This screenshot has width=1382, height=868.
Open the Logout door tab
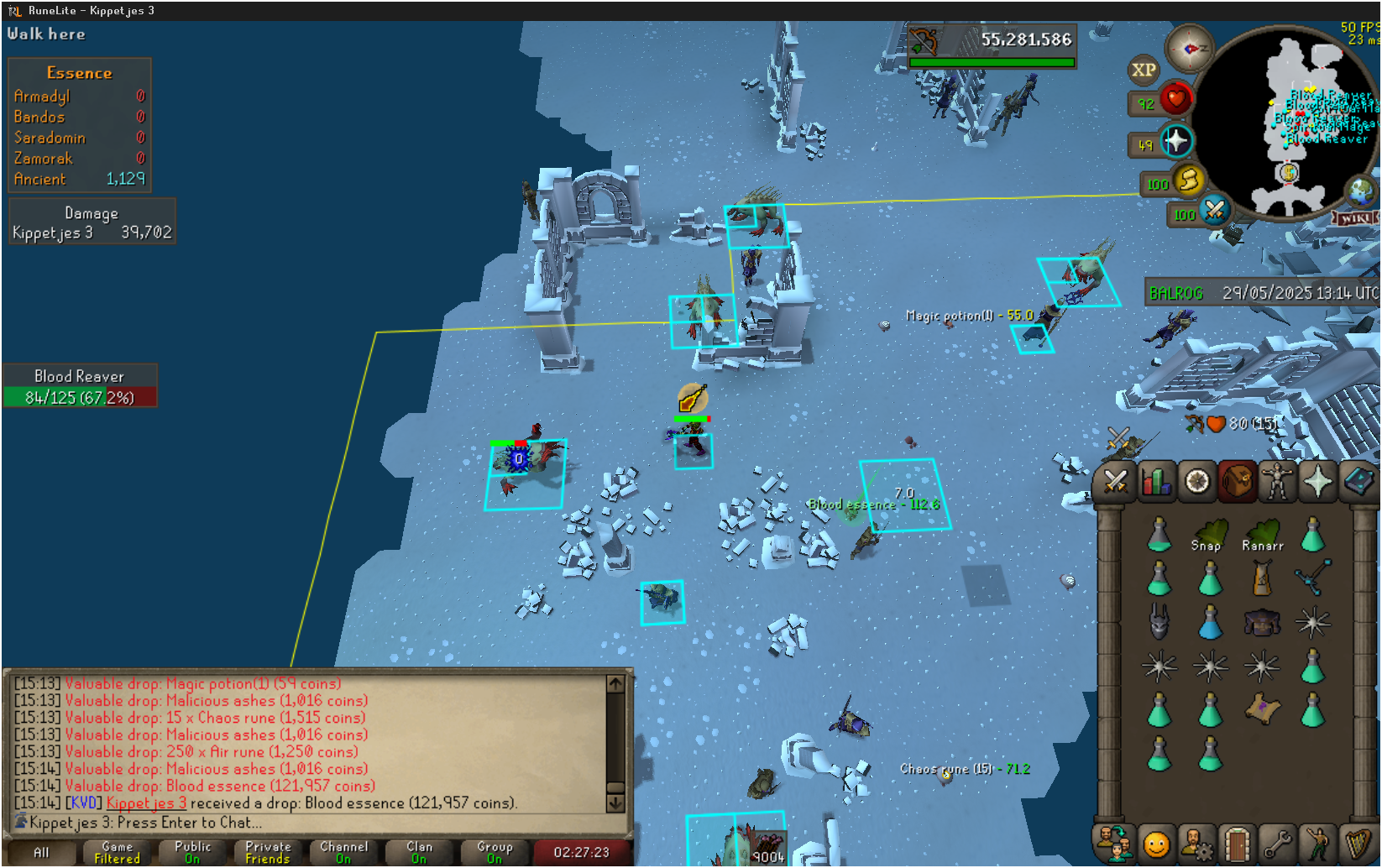point(1237,844)
